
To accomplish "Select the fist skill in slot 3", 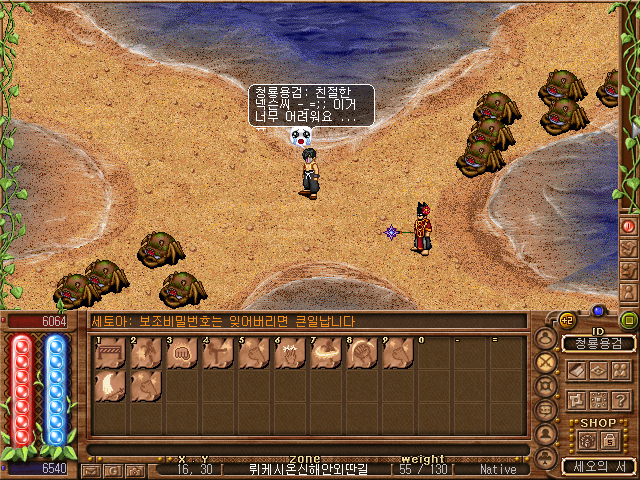I will click(182, 354).
